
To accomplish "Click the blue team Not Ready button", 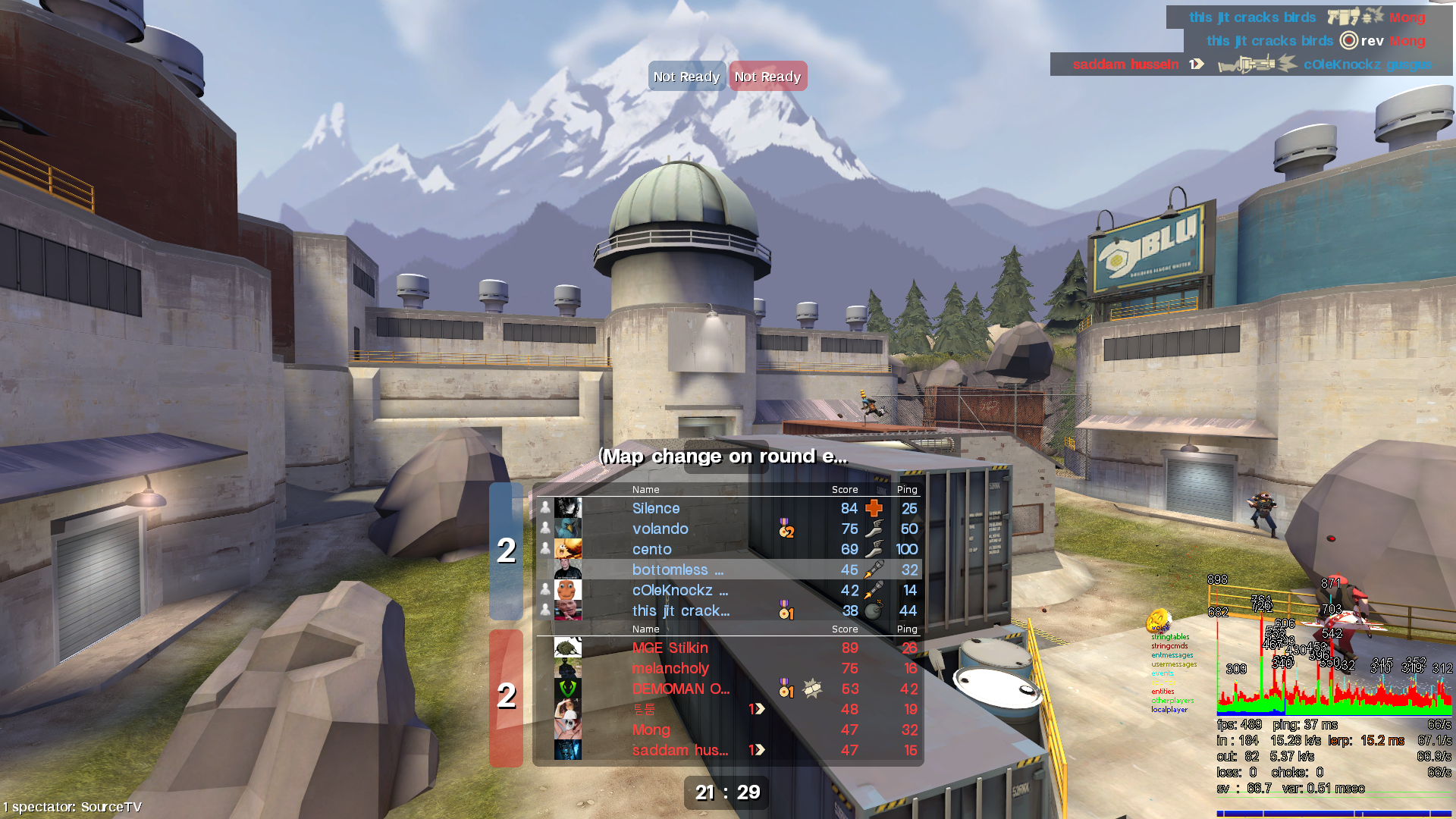I will click(x=686, y=77).
